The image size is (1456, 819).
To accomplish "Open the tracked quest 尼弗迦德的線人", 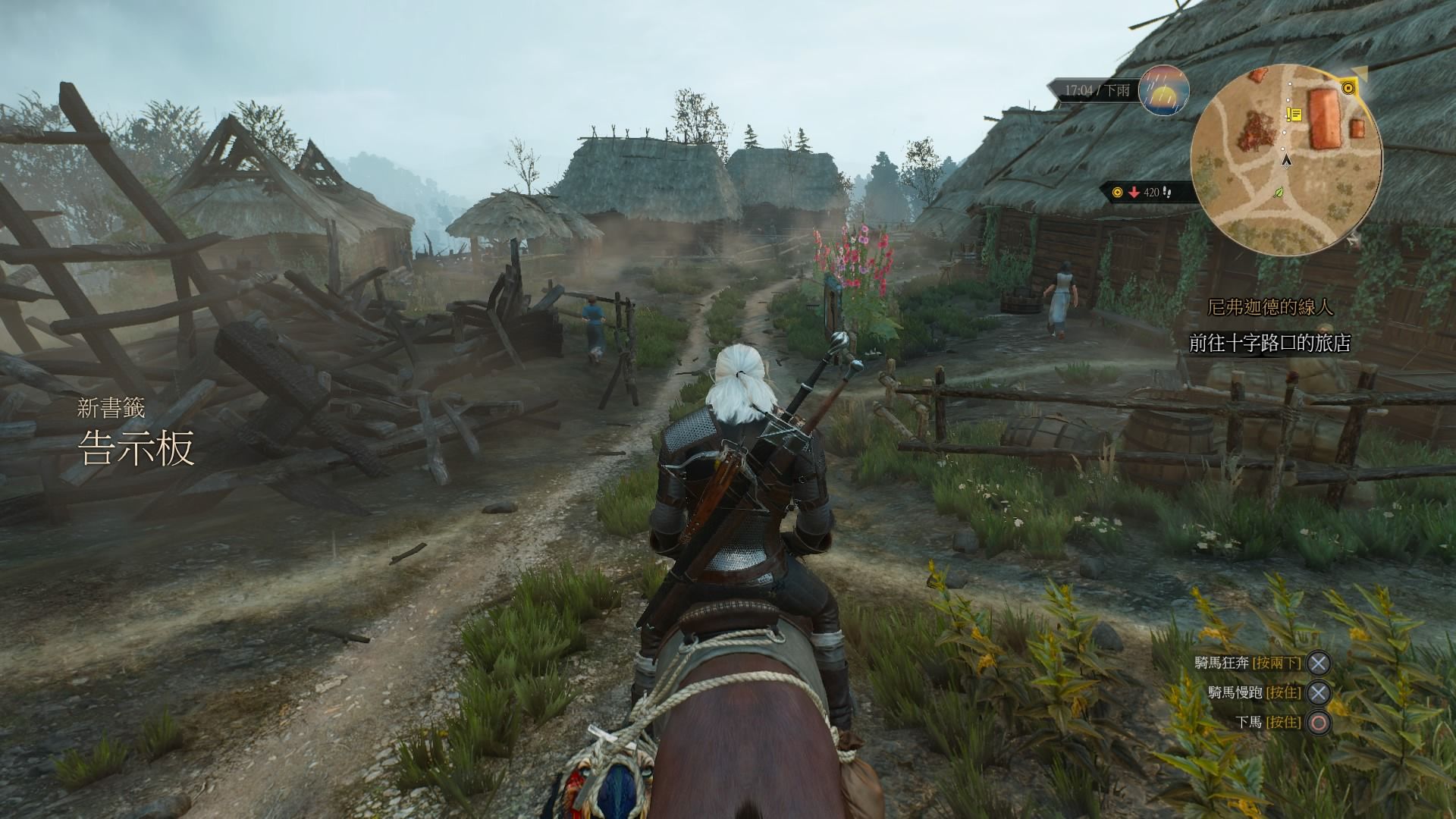I will [1270, 307].
